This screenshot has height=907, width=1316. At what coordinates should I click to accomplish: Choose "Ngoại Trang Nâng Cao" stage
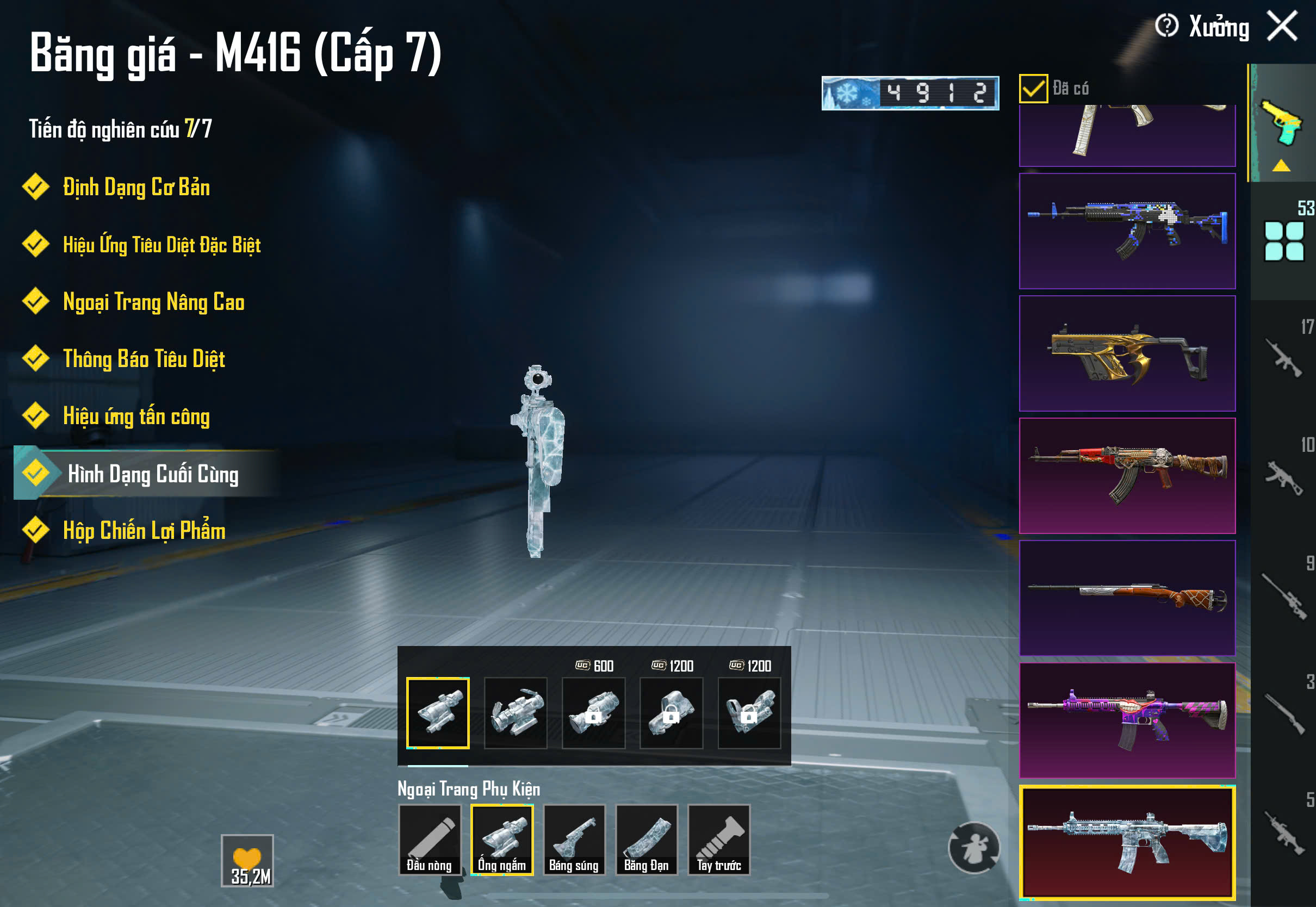(x=153, y=302)
